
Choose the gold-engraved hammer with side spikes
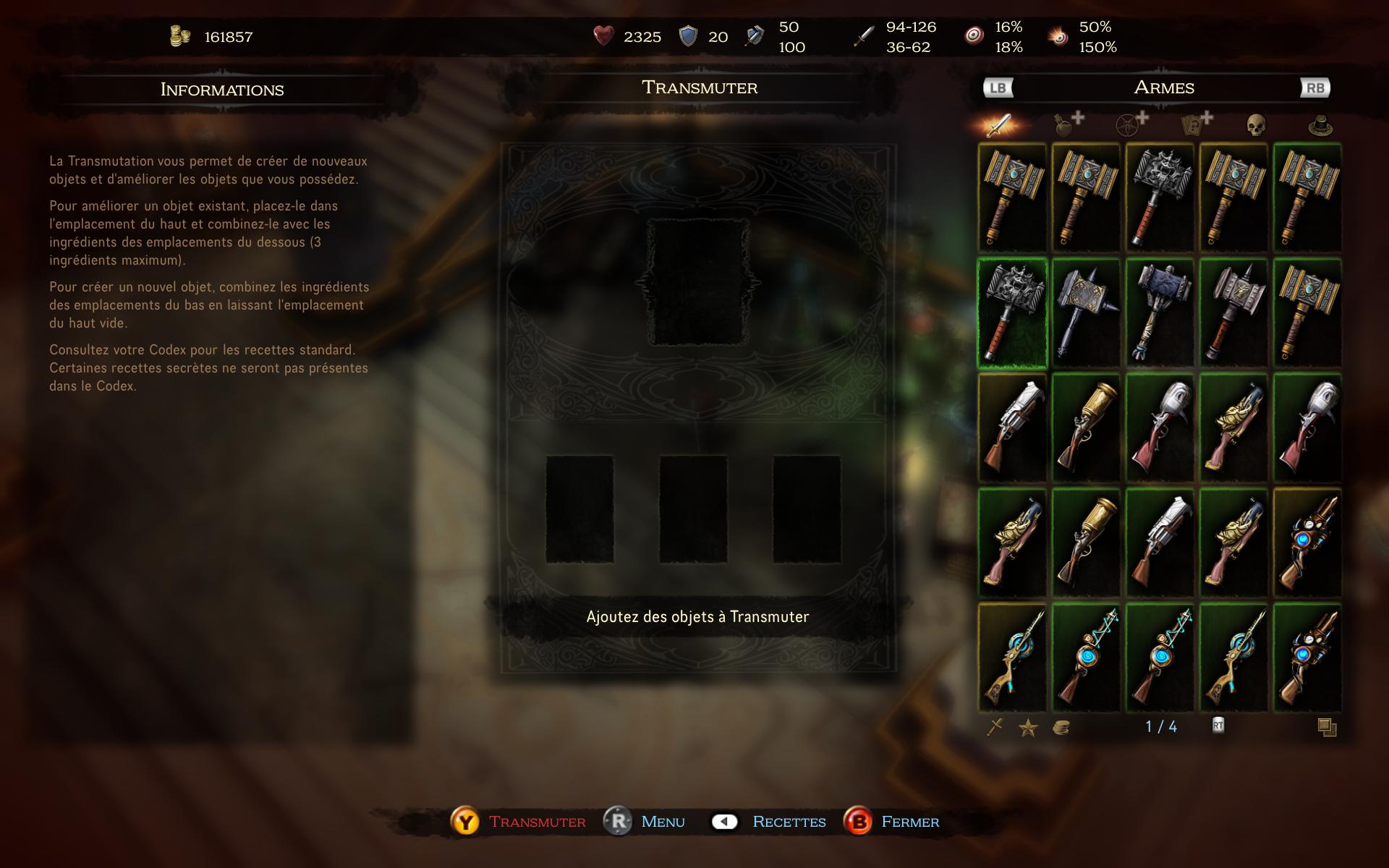point(1086,313)
